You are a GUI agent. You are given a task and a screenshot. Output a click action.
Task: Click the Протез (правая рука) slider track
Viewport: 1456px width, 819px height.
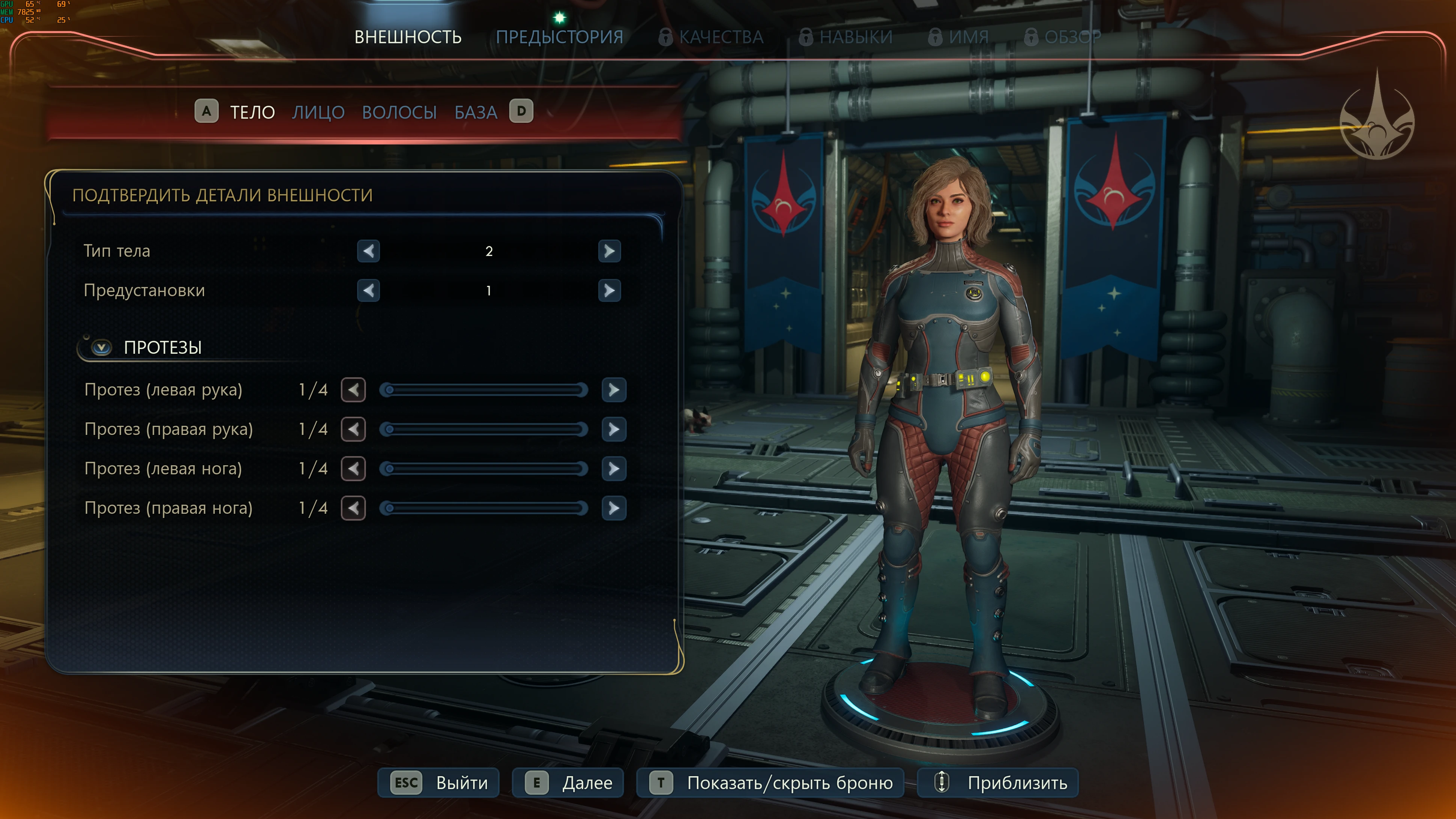[x=484, y=430]
